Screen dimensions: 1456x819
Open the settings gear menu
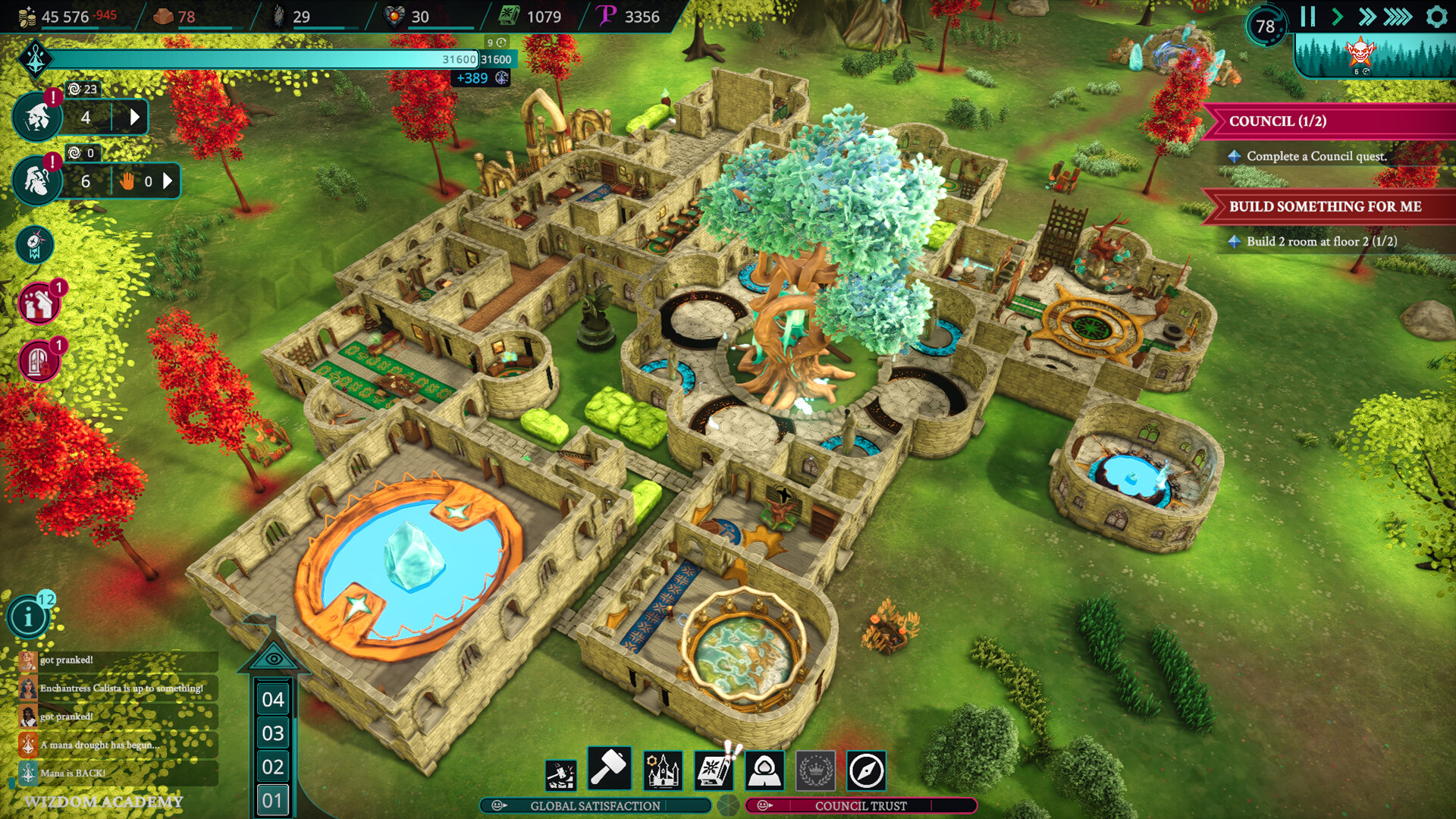1436,17
